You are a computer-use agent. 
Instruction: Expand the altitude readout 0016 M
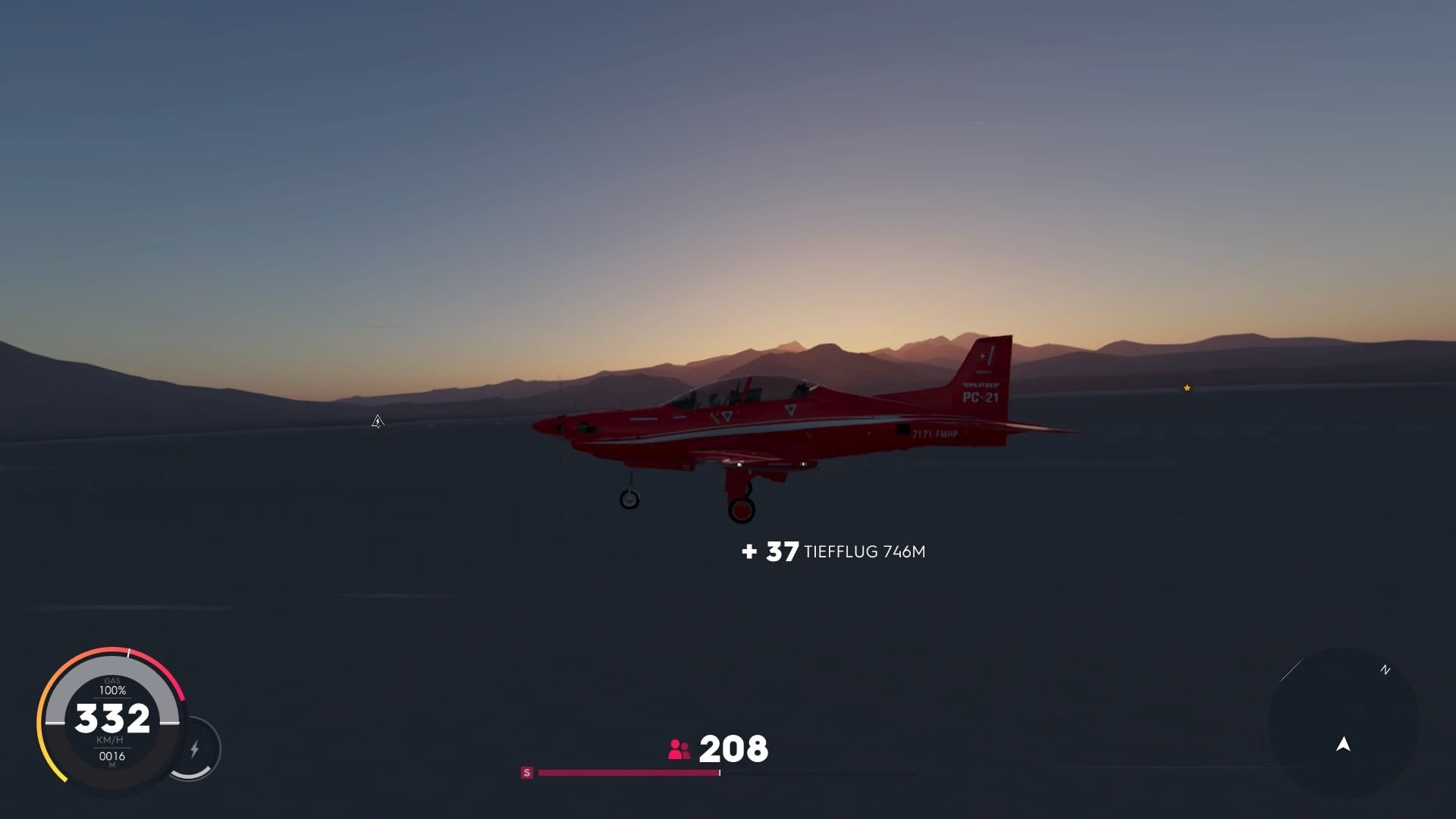(x=111, y=757)
